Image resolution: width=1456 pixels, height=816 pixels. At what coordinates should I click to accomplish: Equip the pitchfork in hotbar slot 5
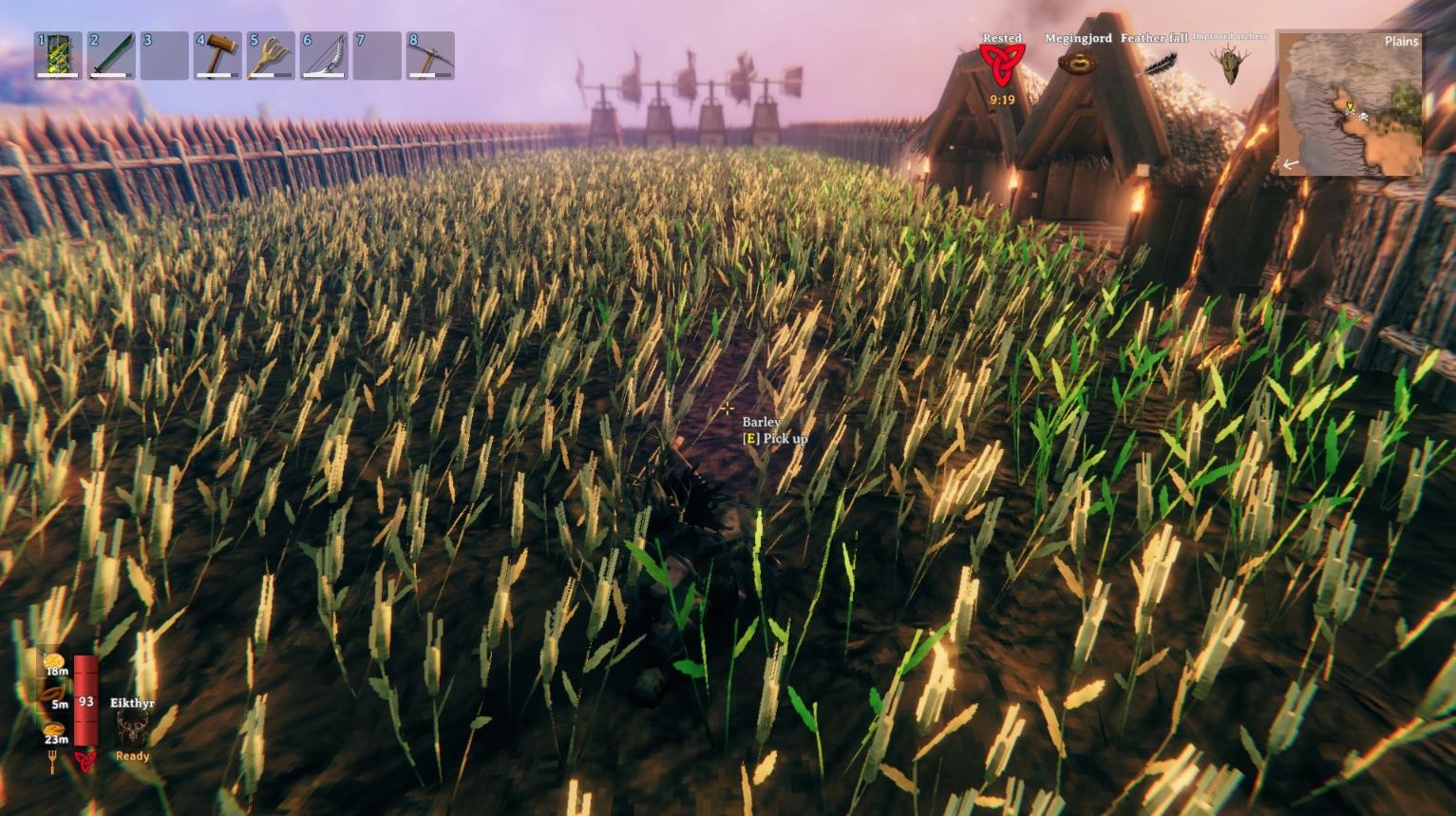coord(269,56)
